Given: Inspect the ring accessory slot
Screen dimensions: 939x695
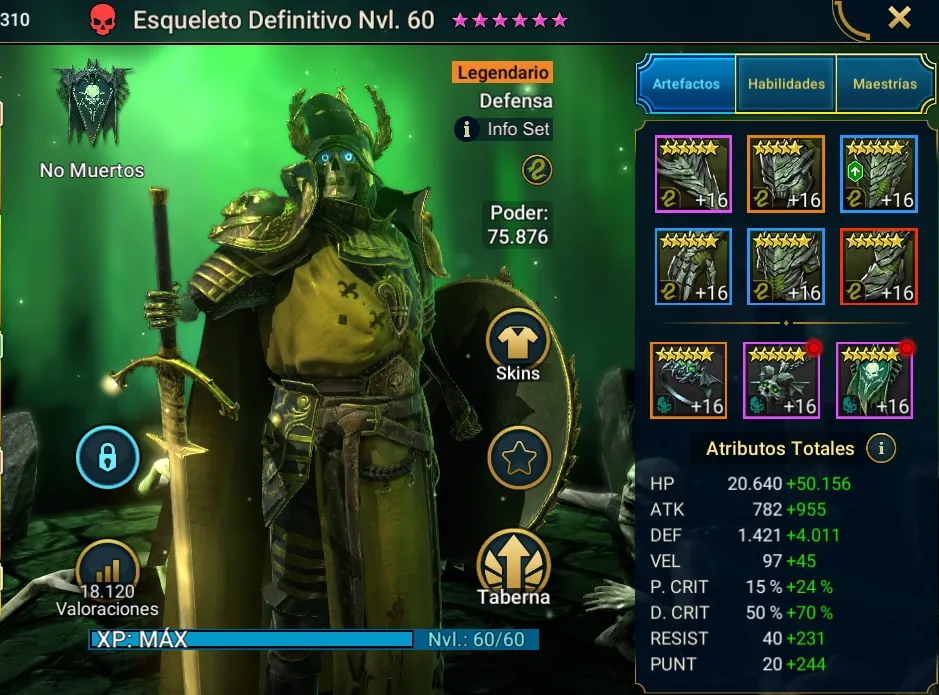Looking at the screenshot, I should click(x=688, y=380).
